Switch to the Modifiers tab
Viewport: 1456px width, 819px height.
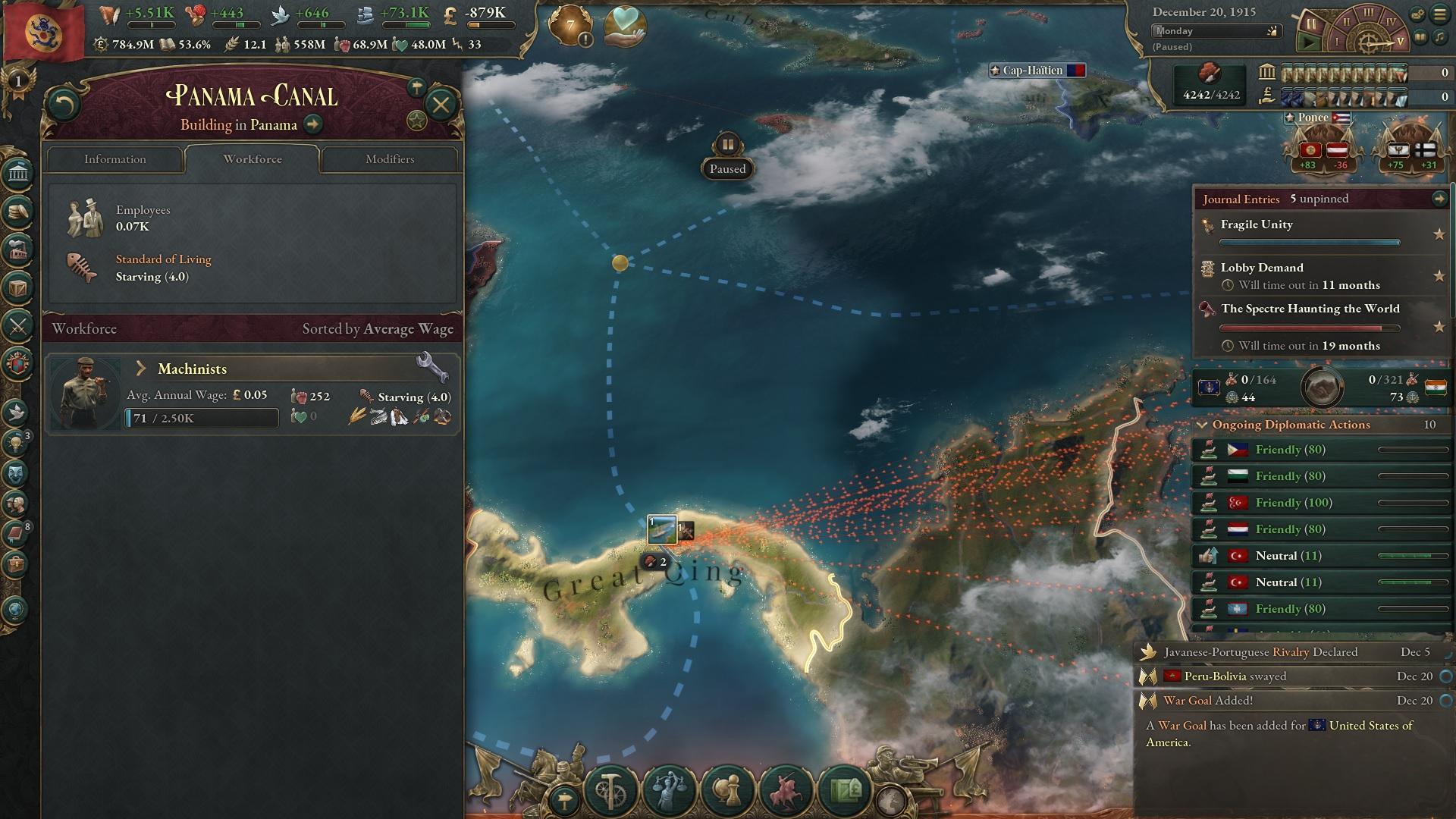391,159
